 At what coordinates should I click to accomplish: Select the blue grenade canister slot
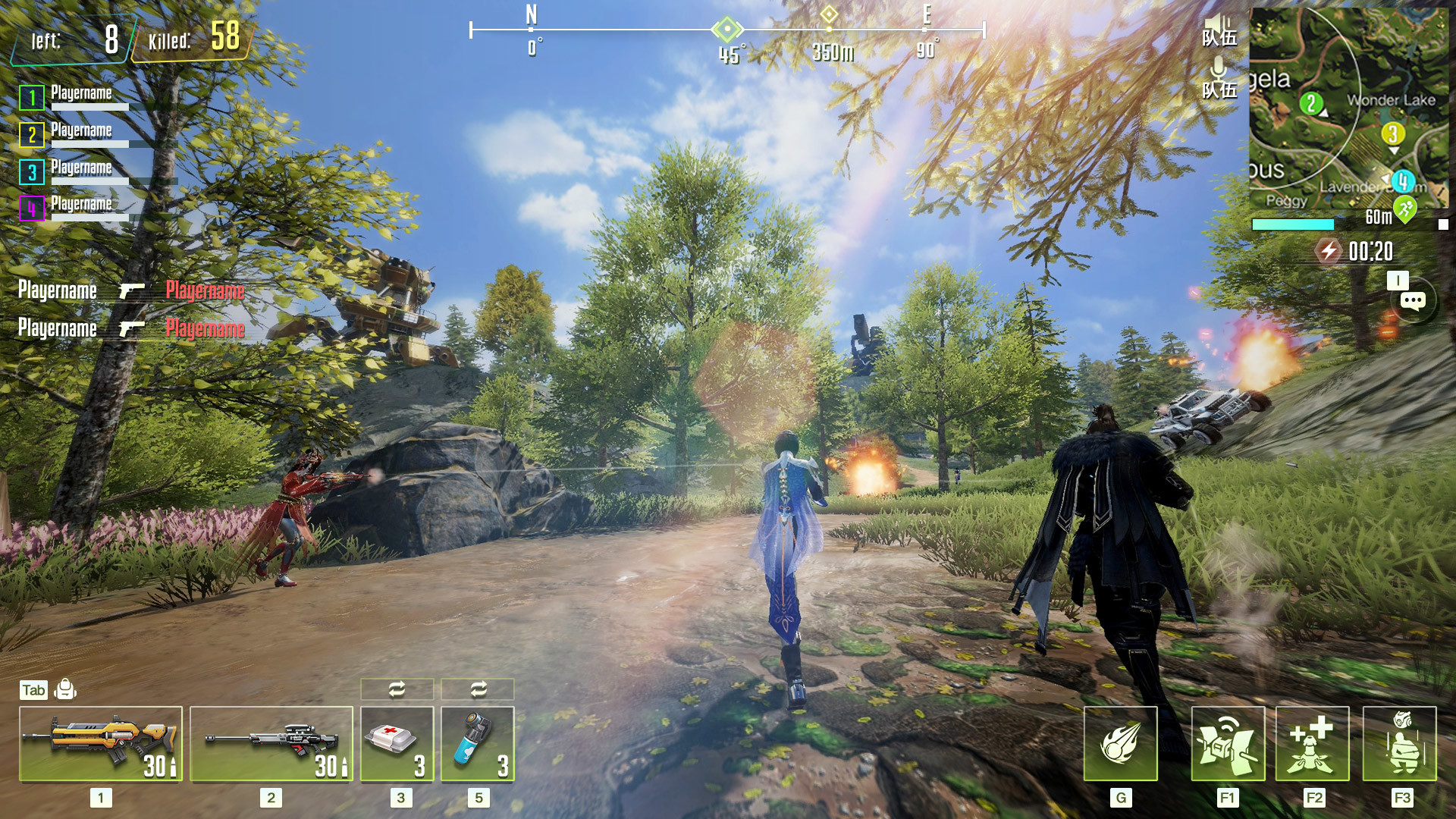(x=477, y=743)
